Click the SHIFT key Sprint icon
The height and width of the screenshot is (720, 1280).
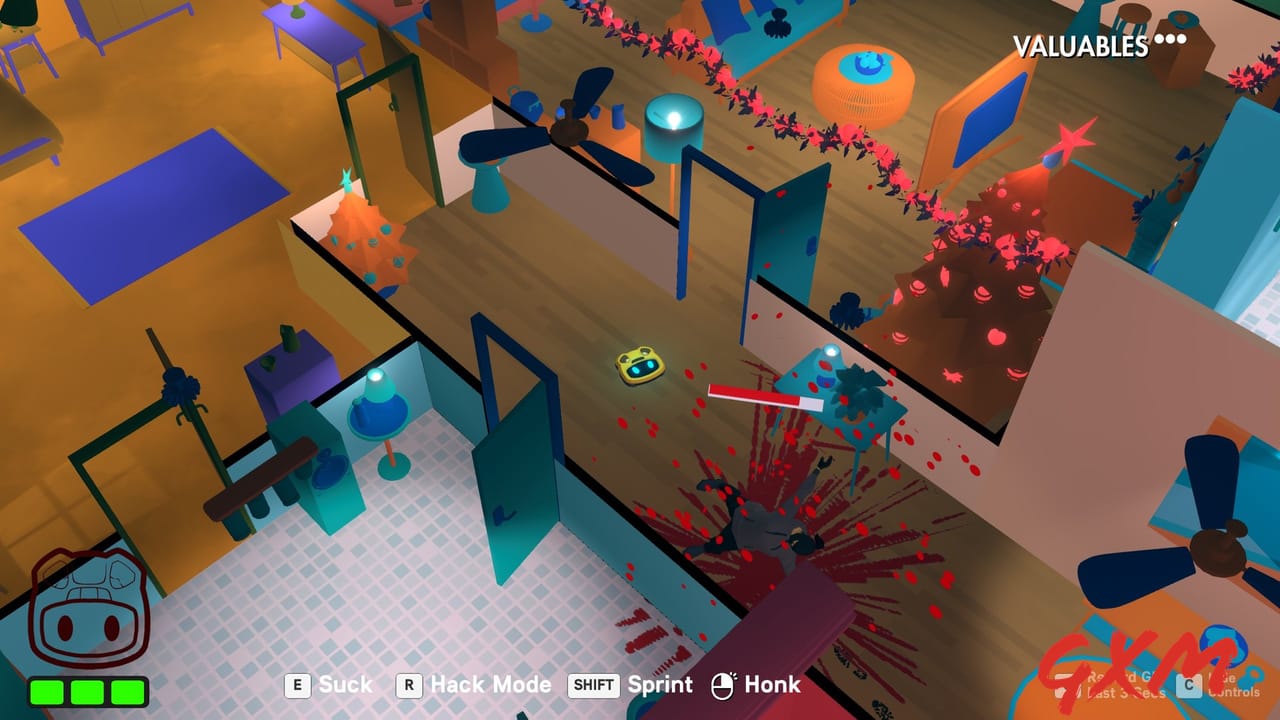(x=594, y=686)
